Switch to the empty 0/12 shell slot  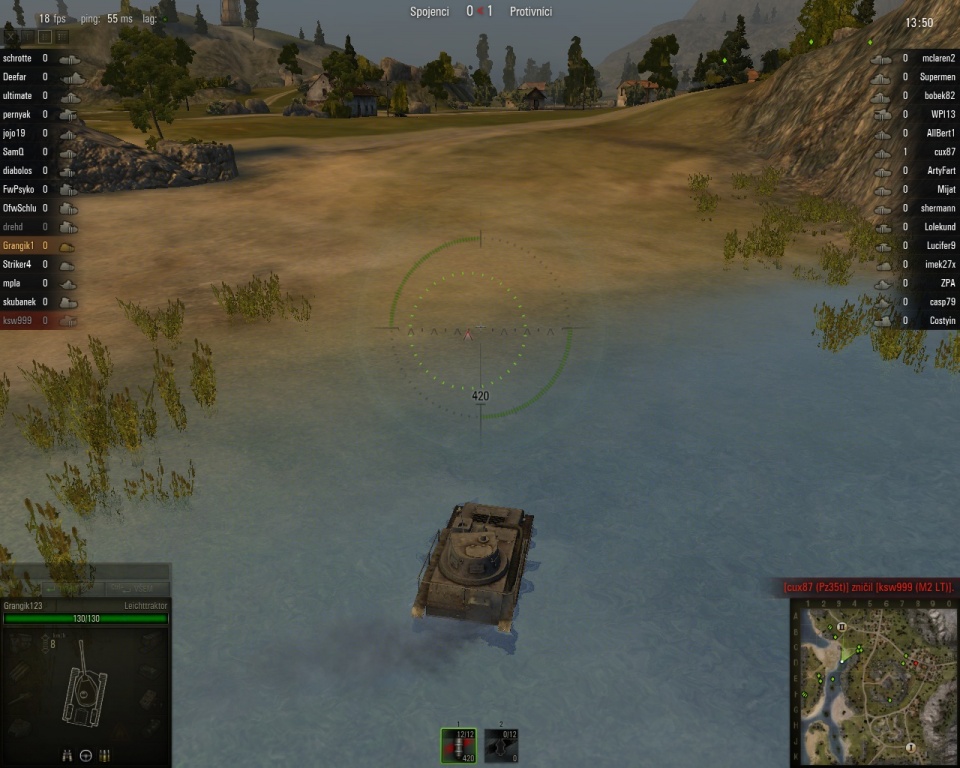501,744
